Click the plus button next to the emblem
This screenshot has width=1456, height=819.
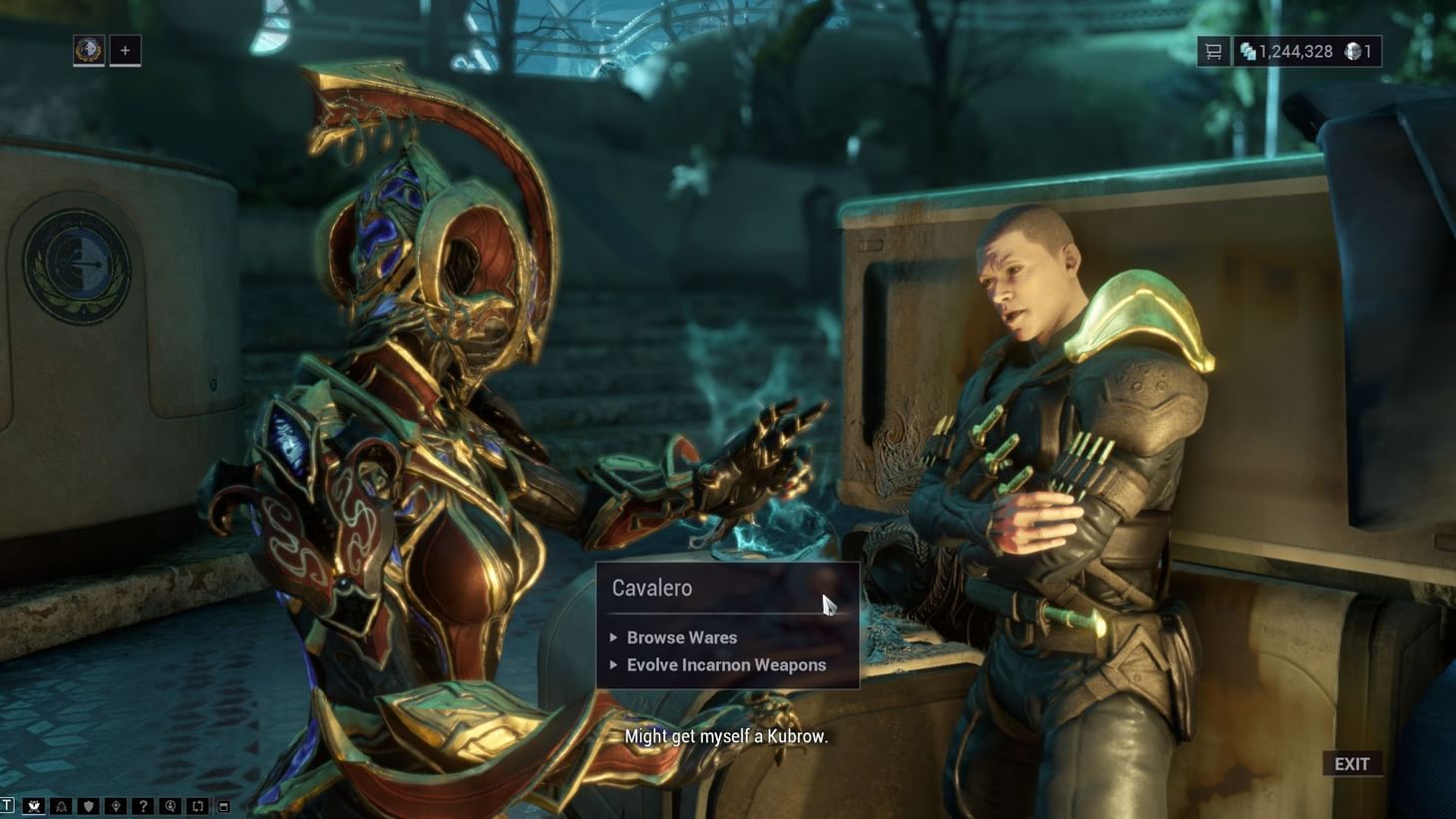124,50
